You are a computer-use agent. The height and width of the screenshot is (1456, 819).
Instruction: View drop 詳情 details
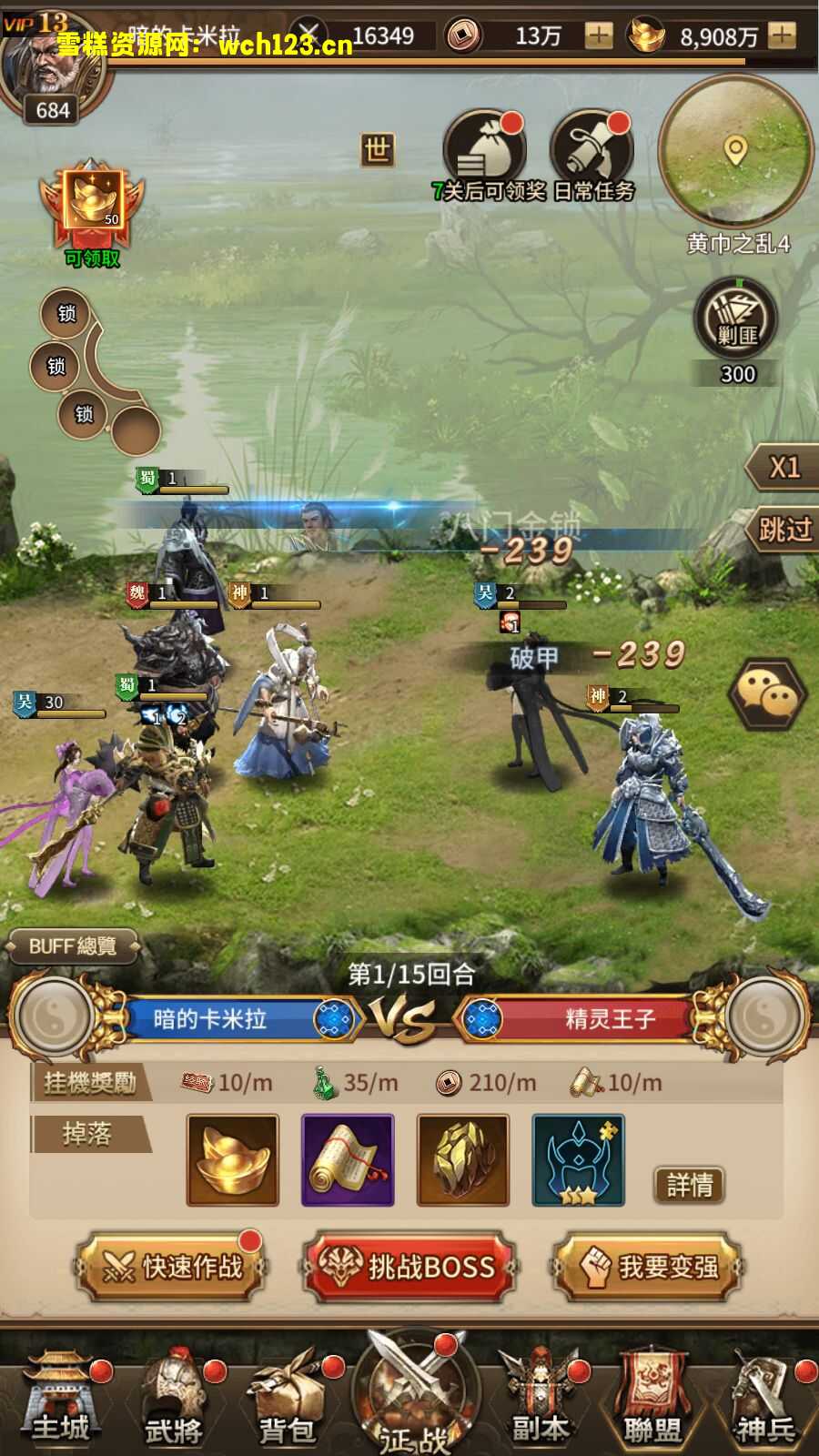pos(689,1185)
